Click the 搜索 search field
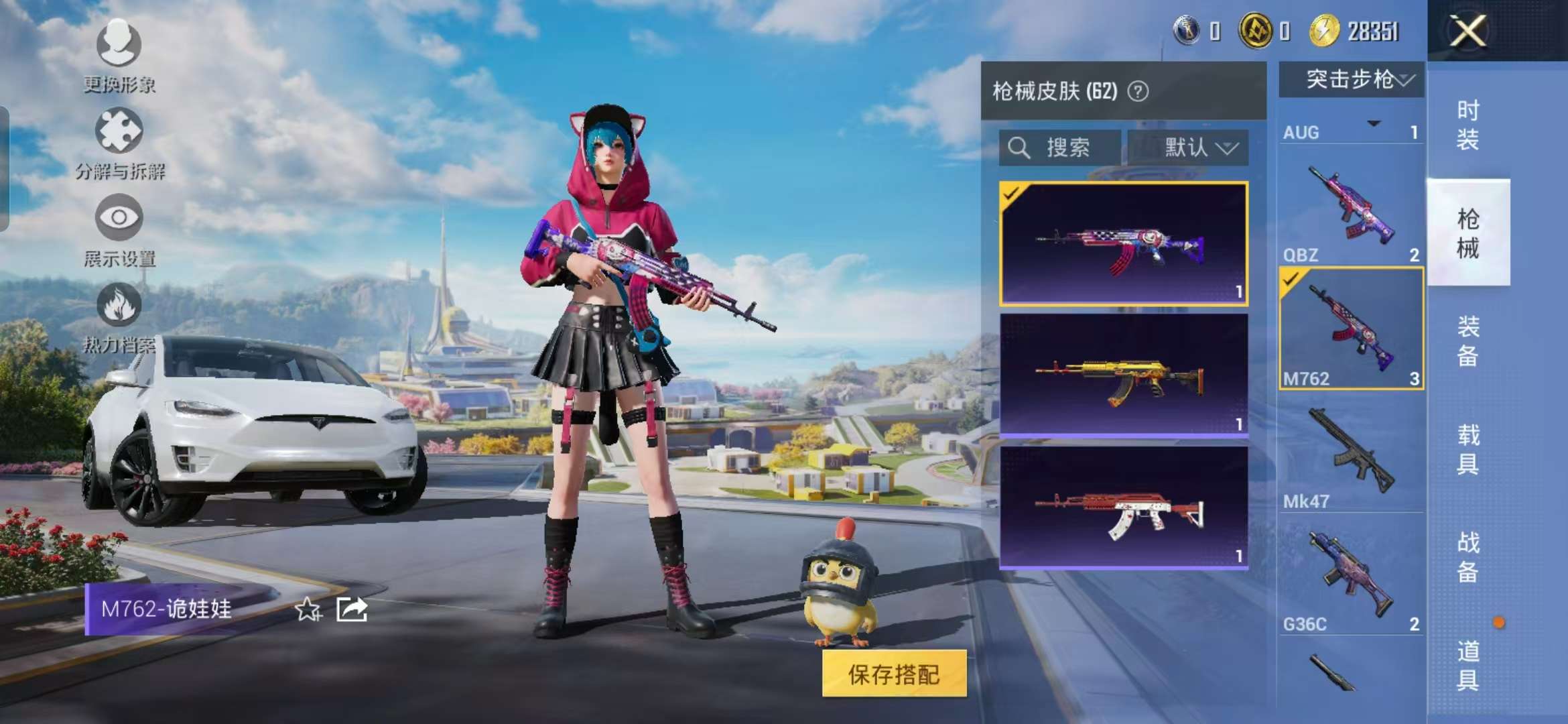This screenshot has width=1568, height=724. tap(1059, 147)
